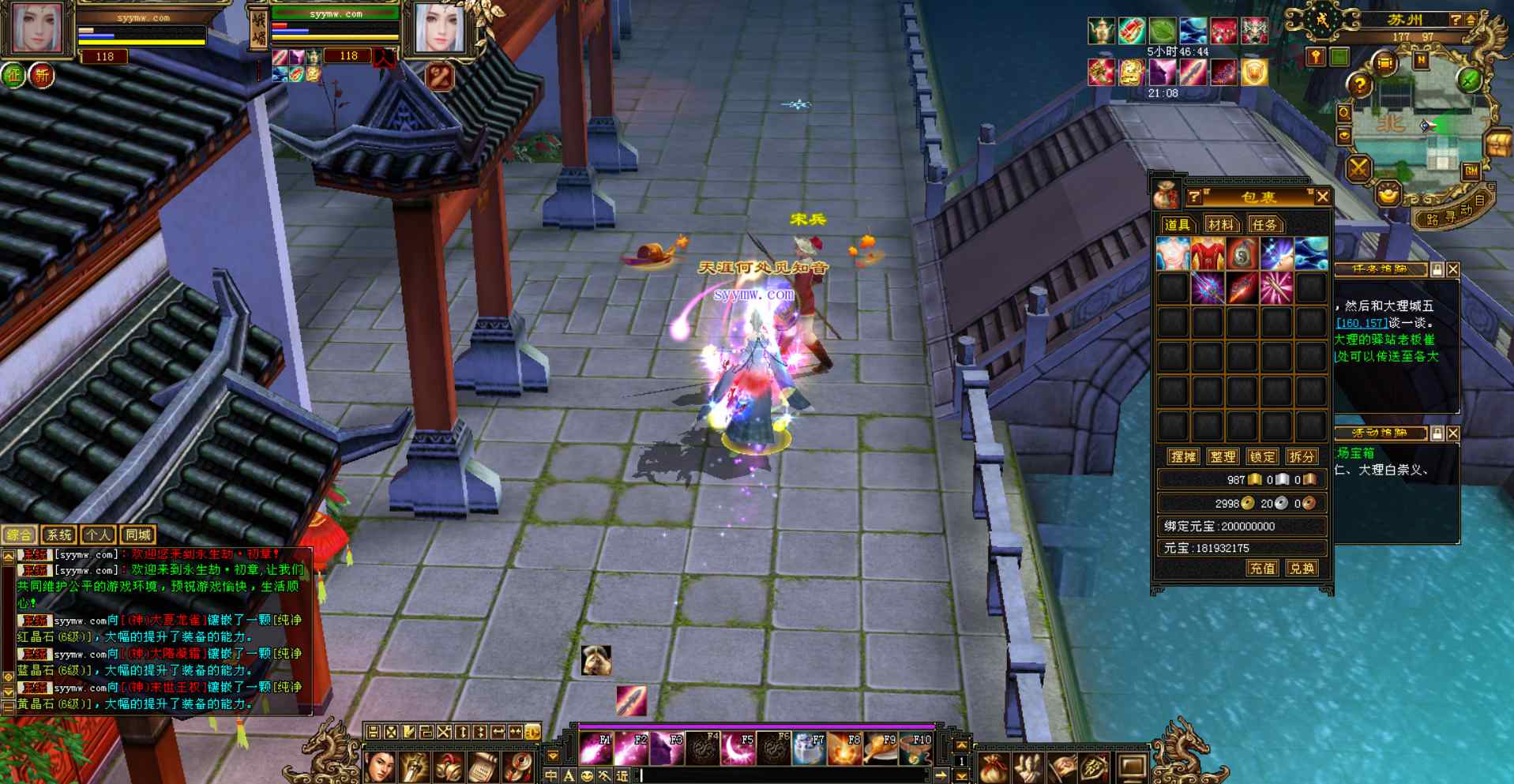Viewport: 1514px width, 784px height.
Task: Close the 任务追踪 quest tracker panel
Action: (1453, 270)
